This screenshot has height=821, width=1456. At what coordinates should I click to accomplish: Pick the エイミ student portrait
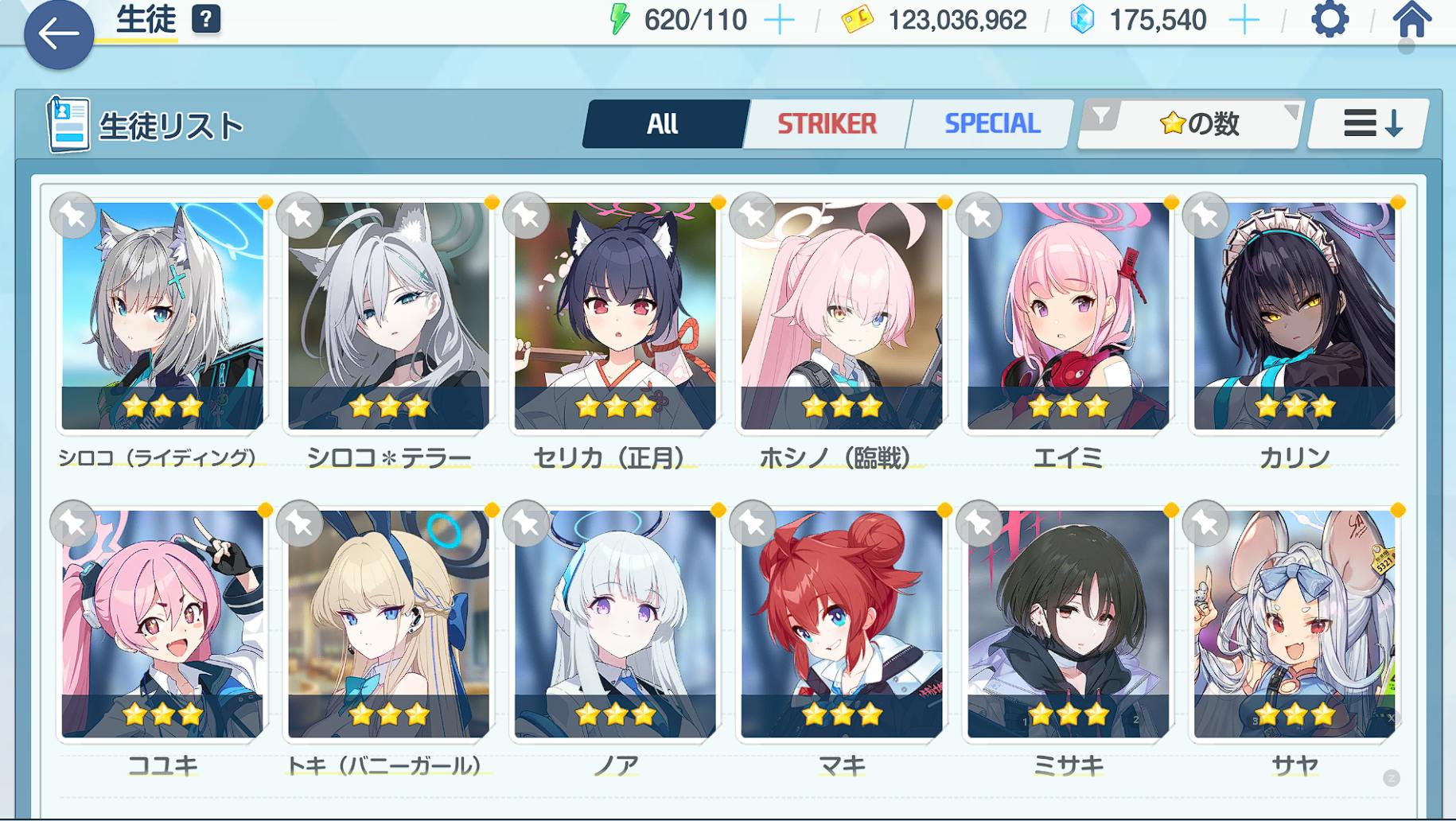coord(1068,316)
